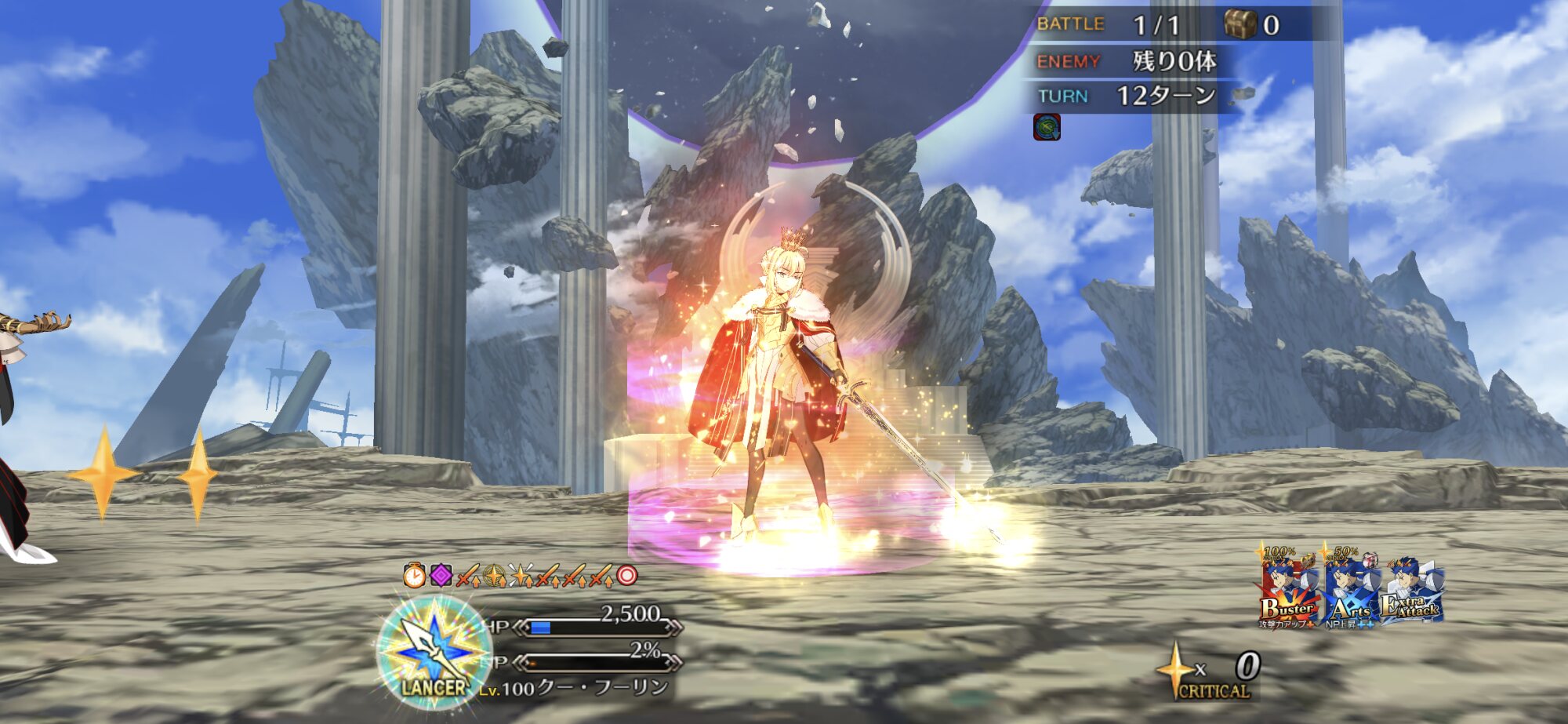The height and width of the screenshot is (724, 1568).
Task: Tap the red target circle status icon
Action: 626,577
